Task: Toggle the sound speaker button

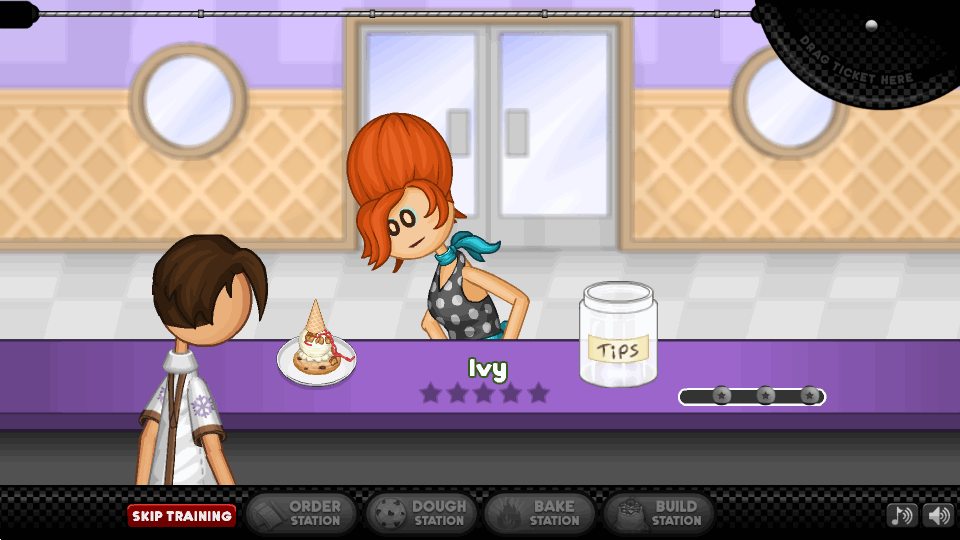Action: (938, 516)
